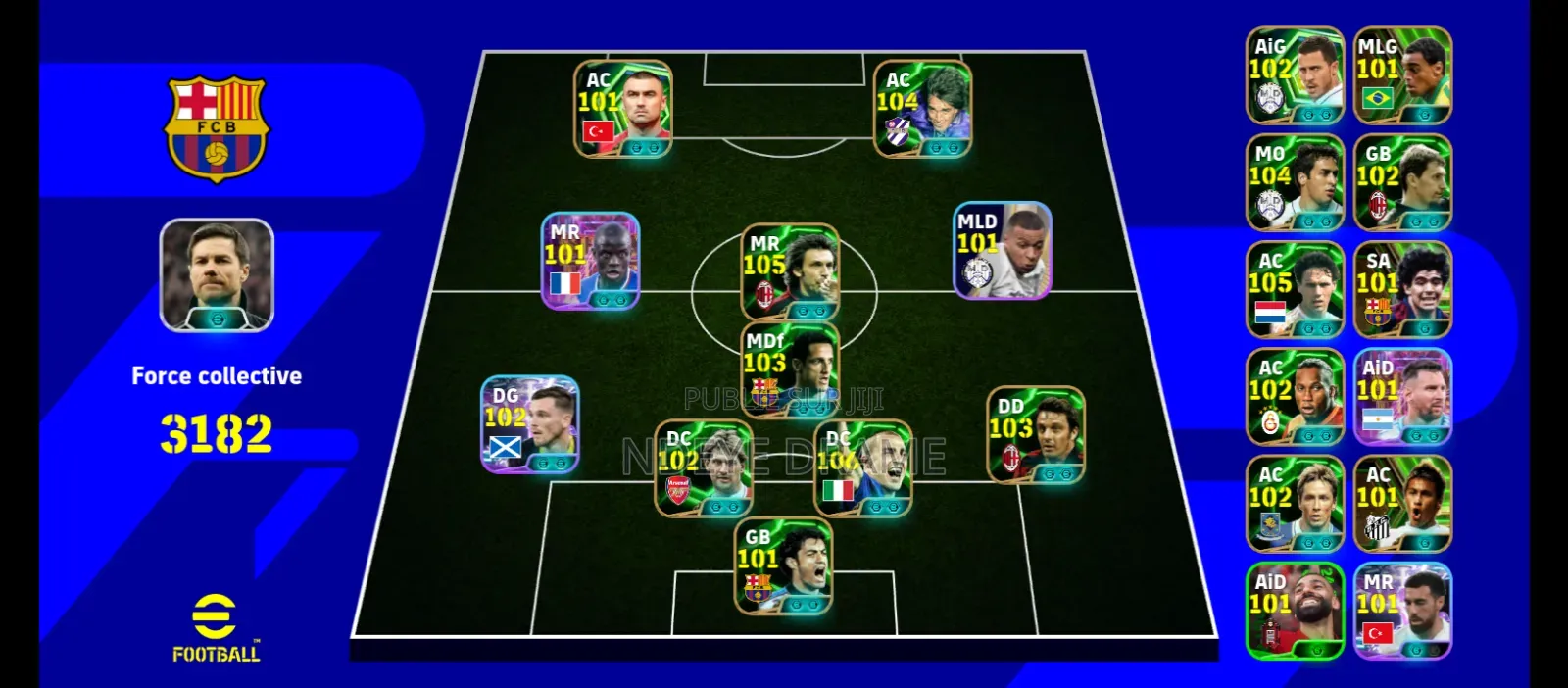
Task: Choose the MLG 101 substitute with Brazil flag
Action: tap(1402, 75)
